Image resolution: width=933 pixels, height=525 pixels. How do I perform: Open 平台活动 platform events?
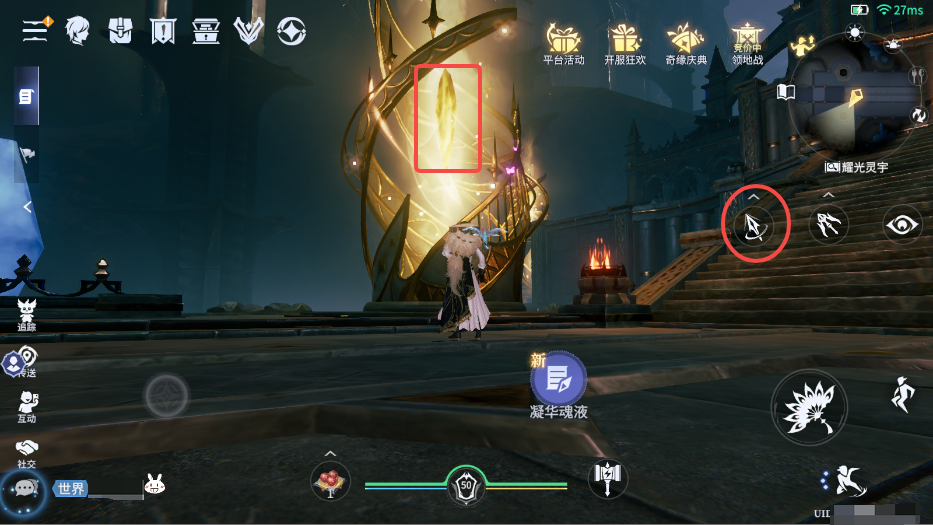(563, 43)
